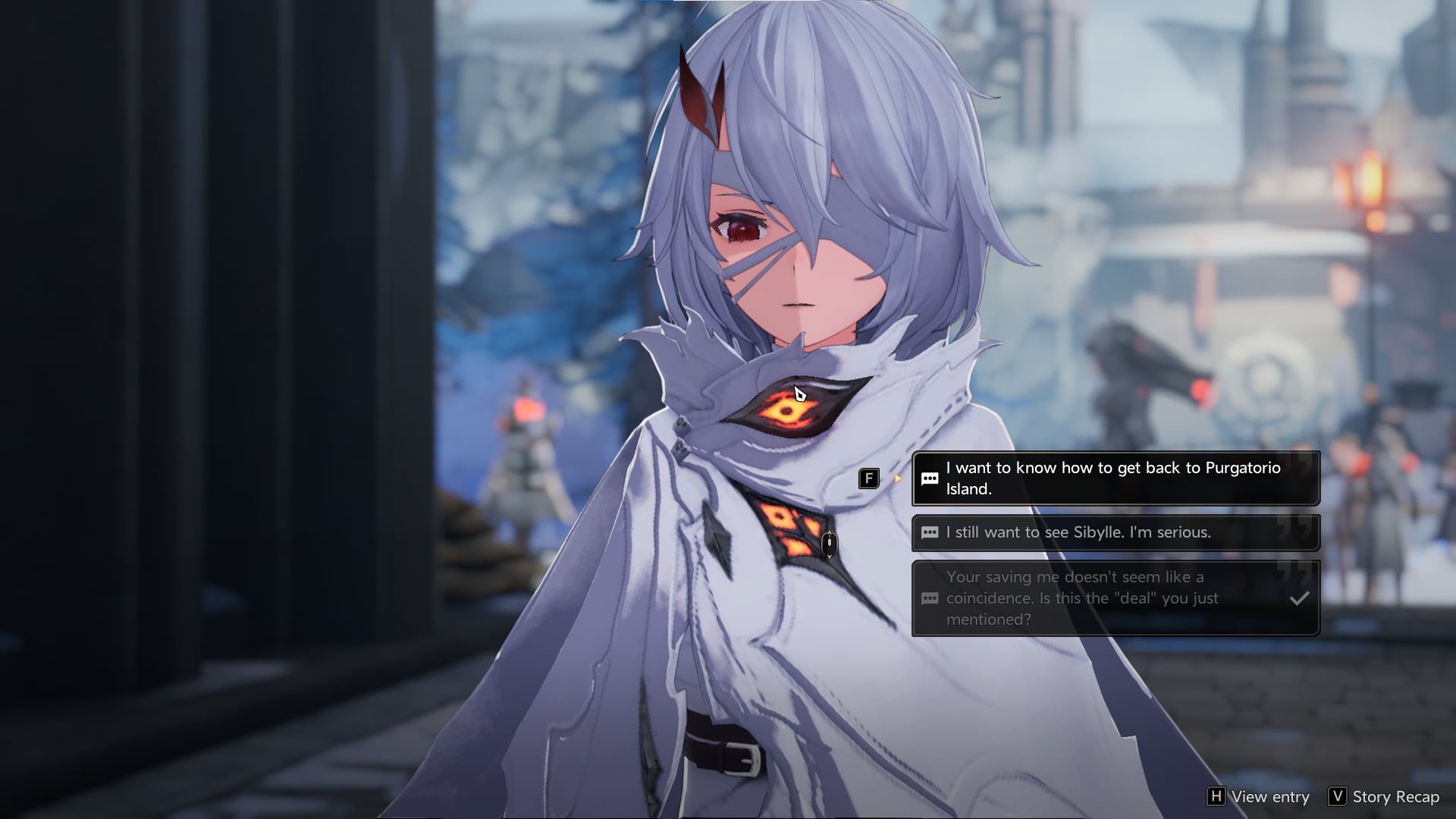Viewport: 1456px width, 819px height.
Task: Pick the already-asked "deal" coincidence reply
Action: click(x=1115, y=598)
